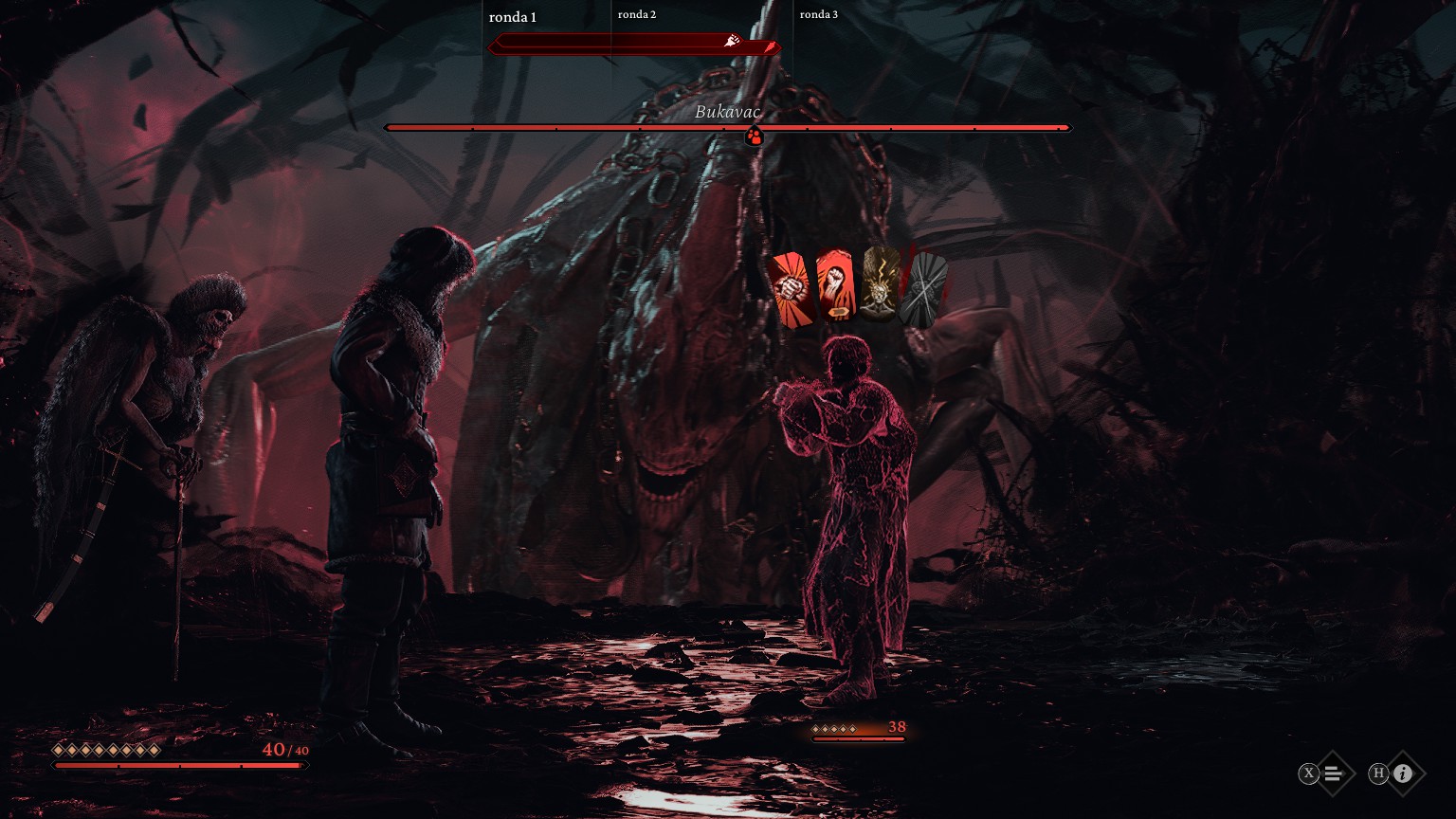Select the fist action on the timeline
The image size is (1456, 819).
click(732, 41)
